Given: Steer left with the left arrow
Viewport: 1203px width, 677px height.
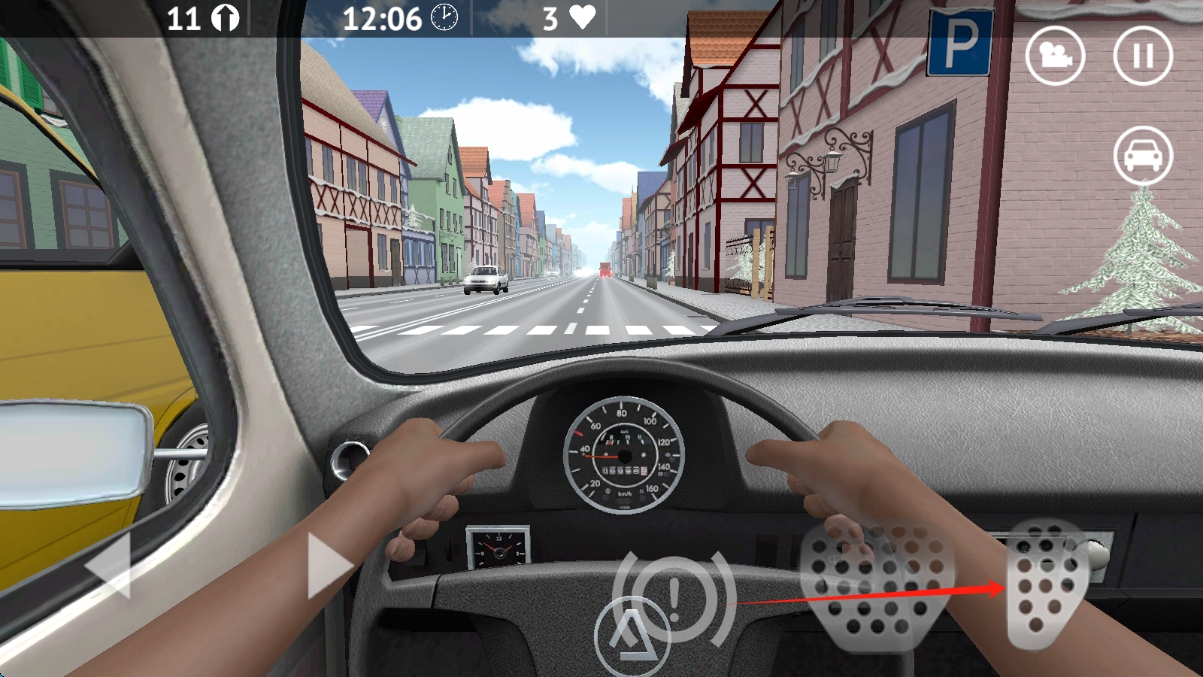Looking at the screenshot, I should point(110,565).
